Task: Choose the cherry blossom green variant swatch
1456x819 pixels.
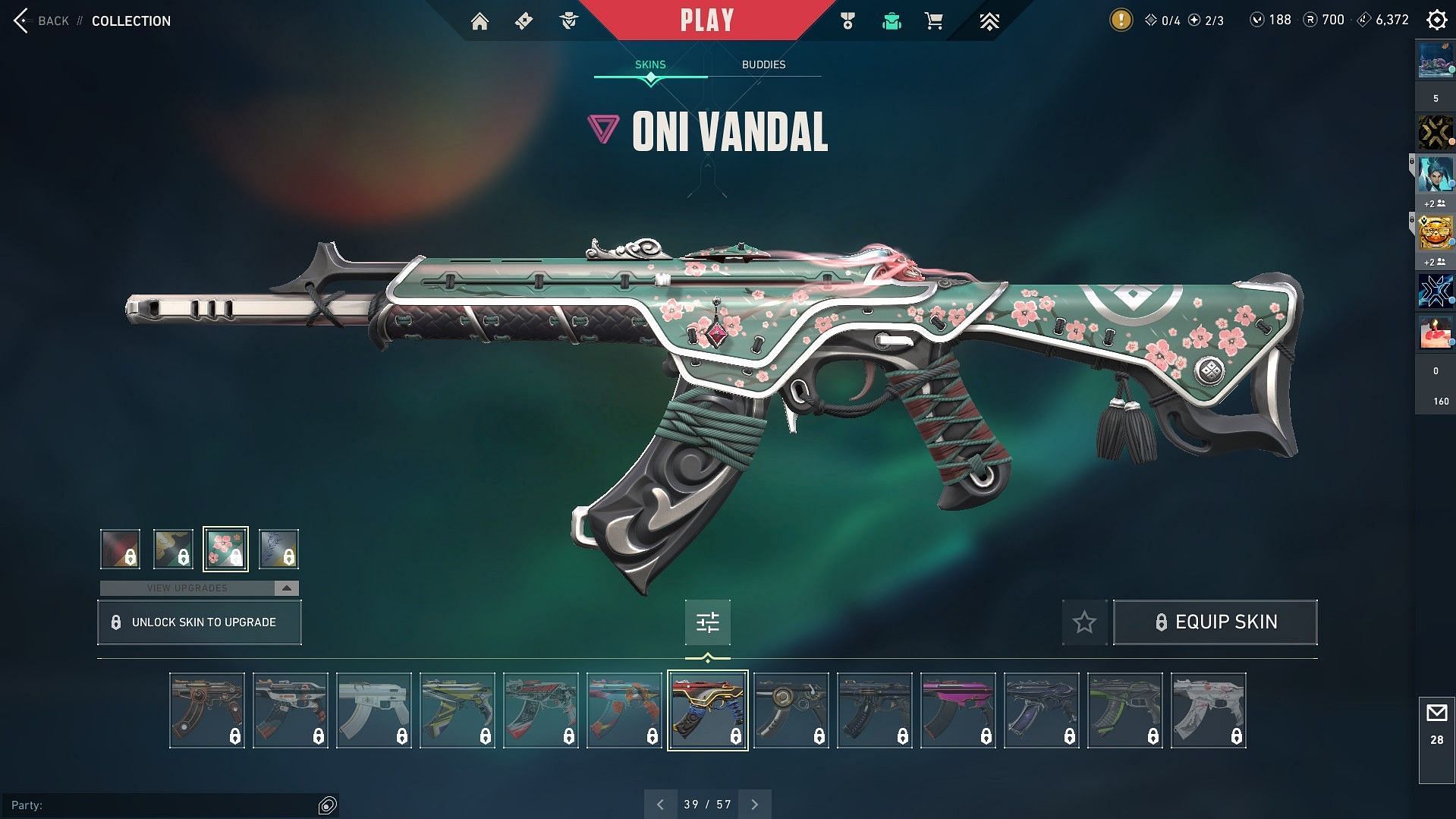Action: [x=225, y=549]
